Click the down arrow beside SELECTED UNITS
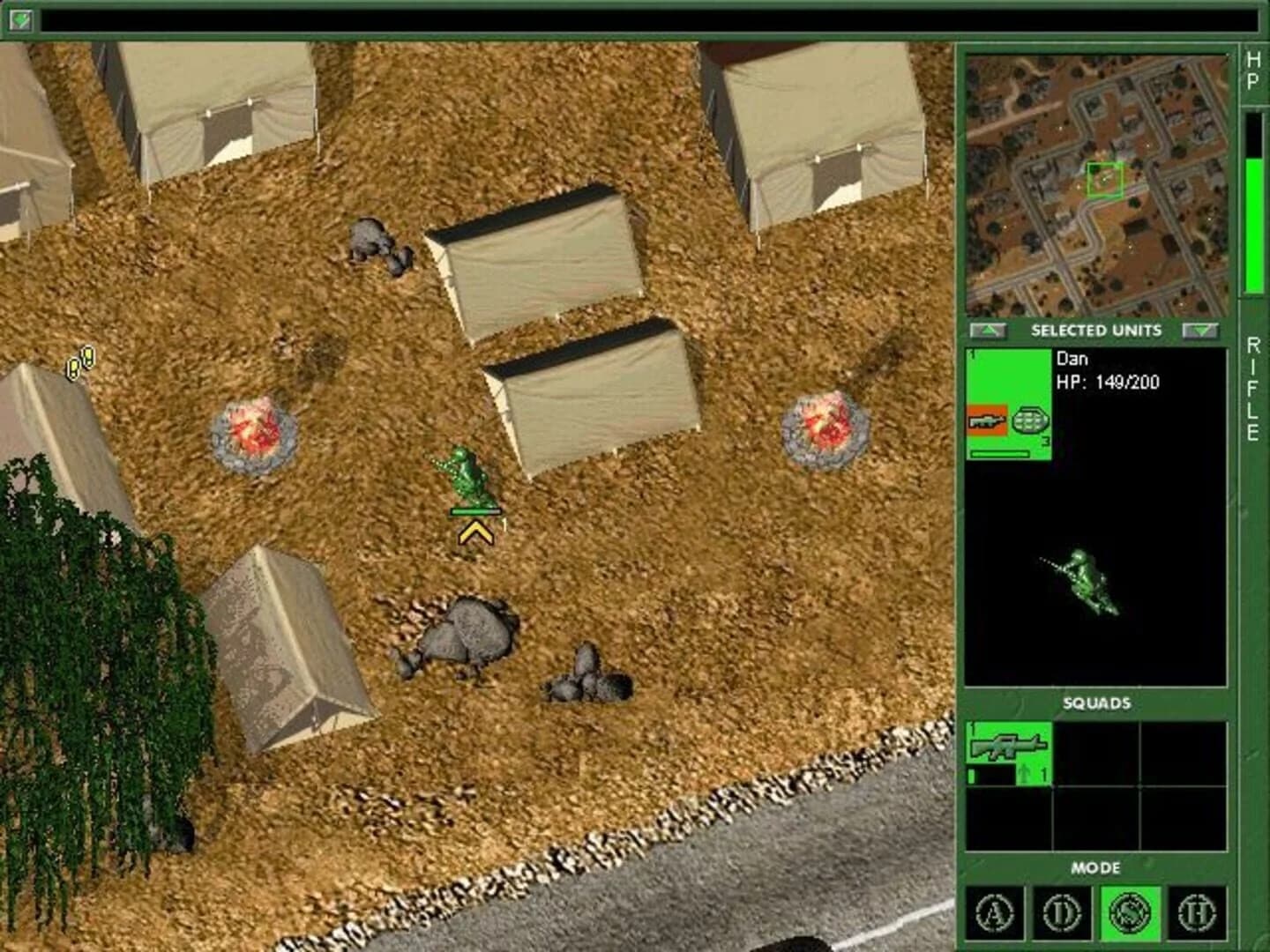This screenshot has height=952, width=1270. pyautogui.click(x=1201, y=331)
